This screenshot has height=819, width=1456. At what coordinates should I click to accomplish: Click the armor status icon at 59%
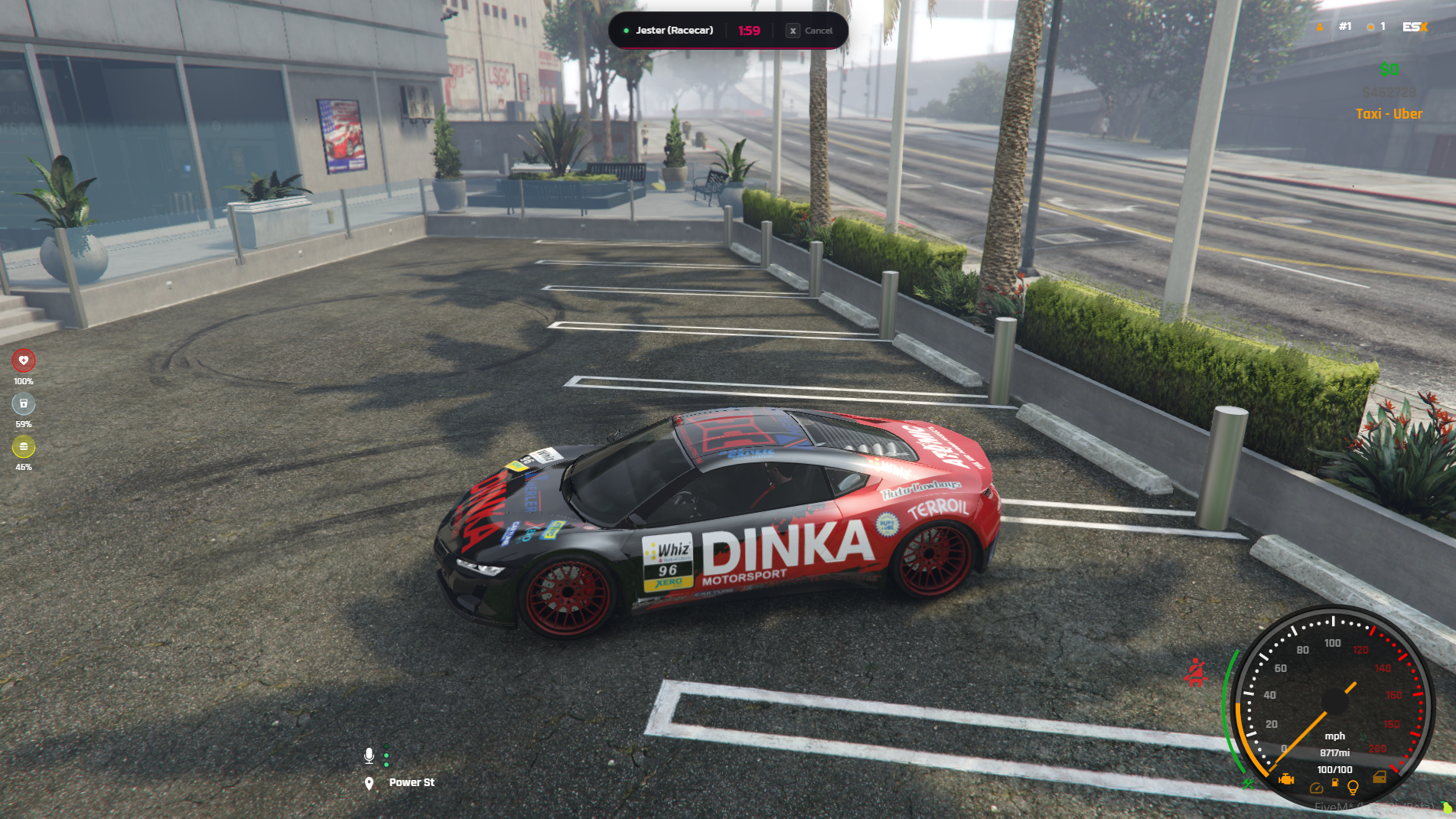[x=24, y=403]
